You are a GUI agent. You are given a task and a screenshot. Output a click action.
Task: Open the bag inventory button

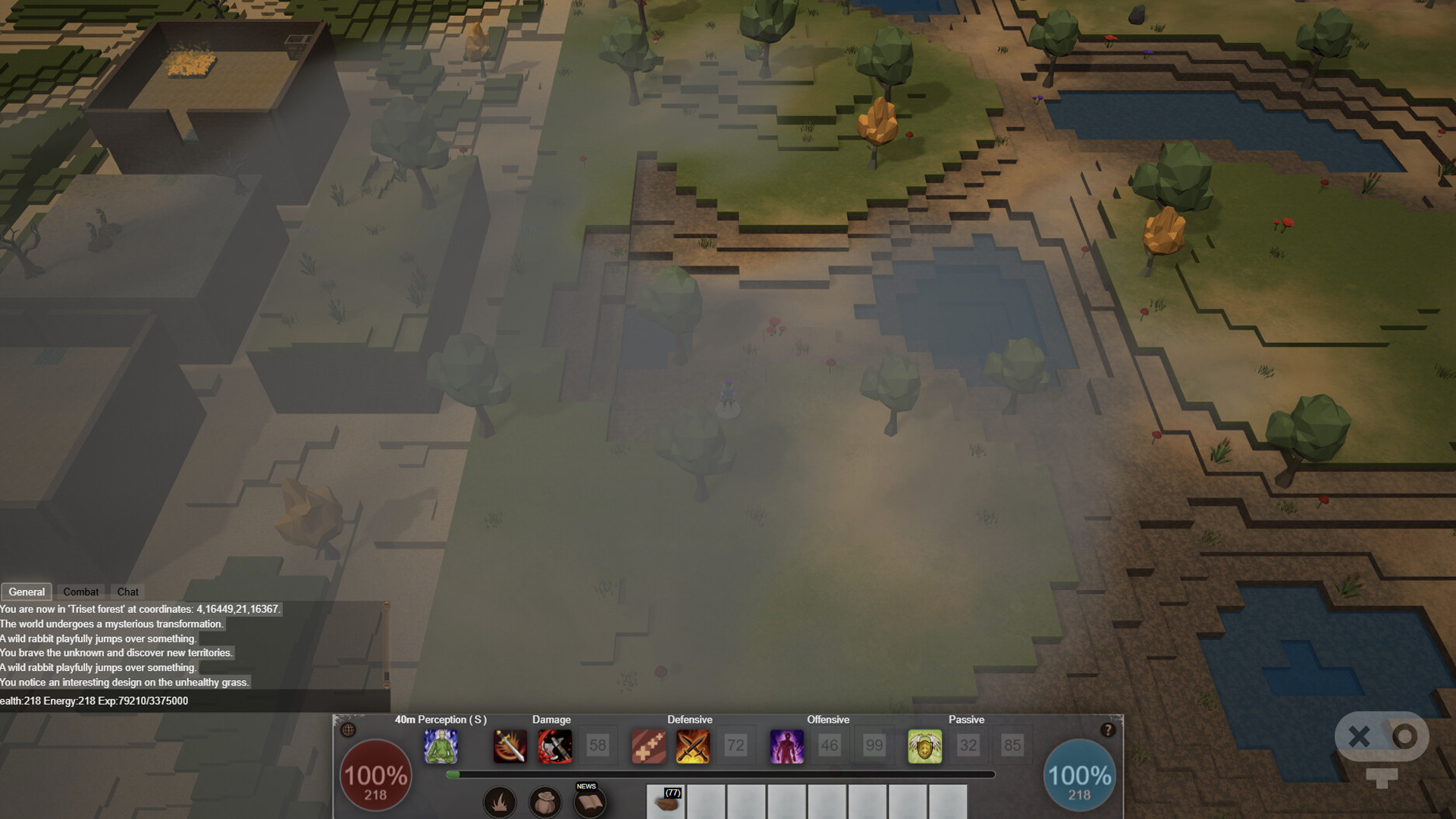tap(544, 802)
